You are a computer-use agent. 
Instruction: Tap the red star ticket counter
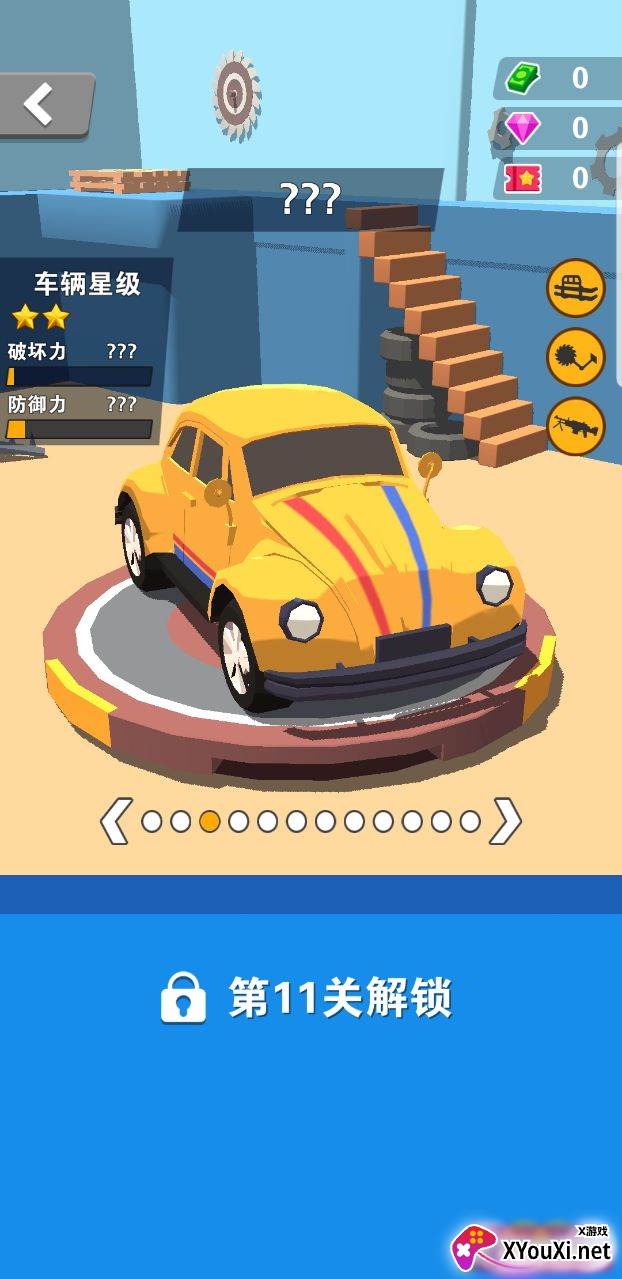tap(556, 178)
